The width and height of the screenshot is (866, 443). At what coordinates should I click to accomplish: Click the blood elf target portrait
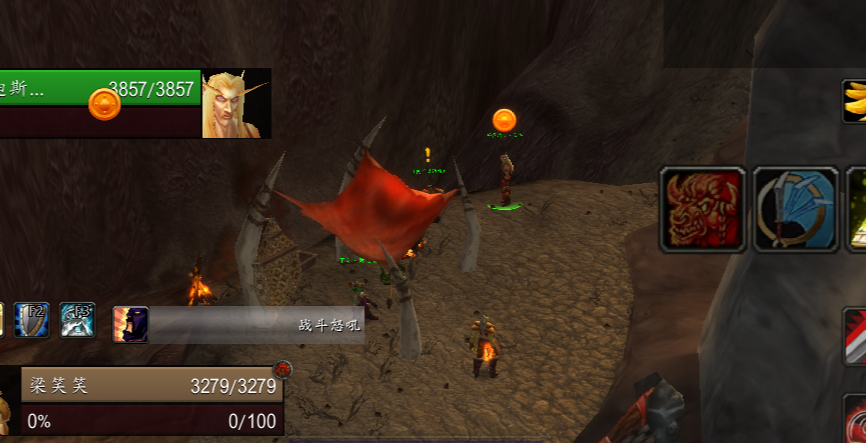point(236,103)
